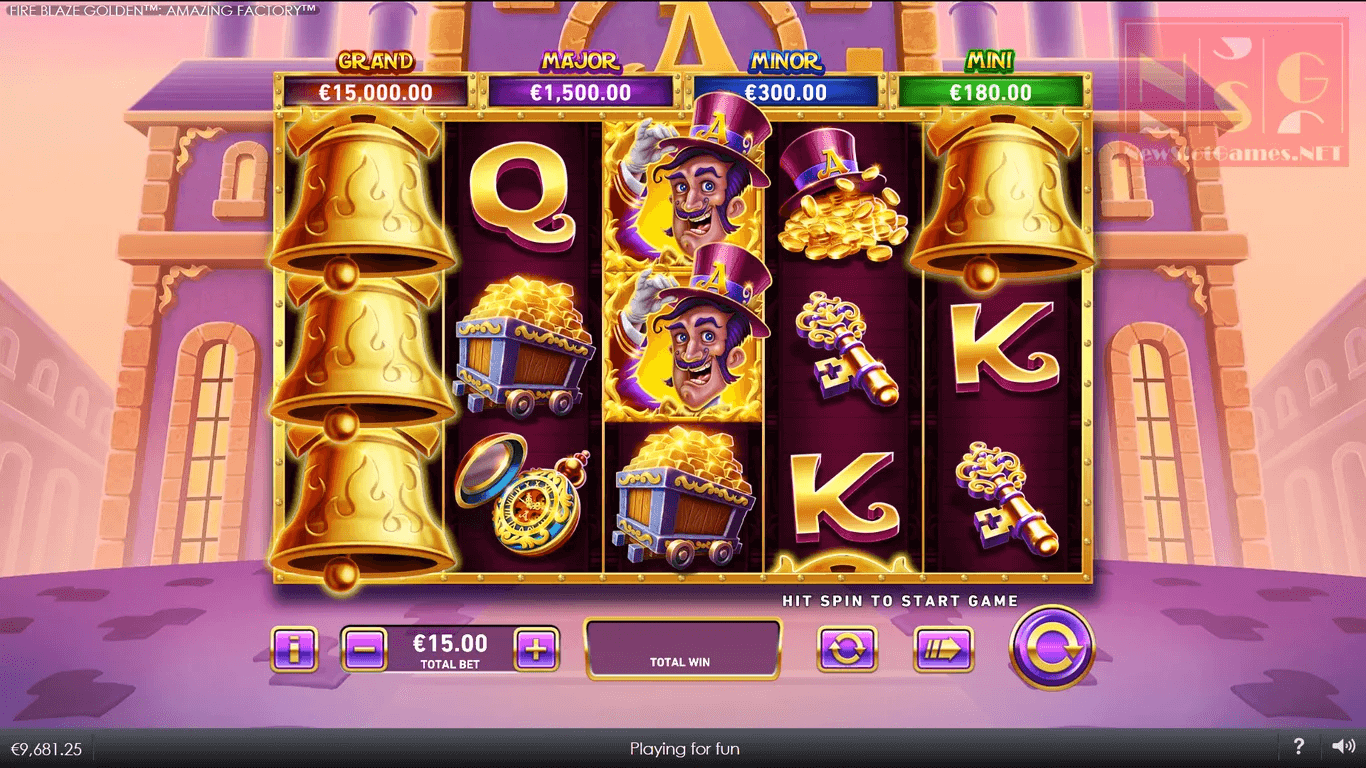Image resolution: width=1366 pixels, height=768 pixels.
Task: Toggle turbo mode arrow button
Action: point(943,650)
